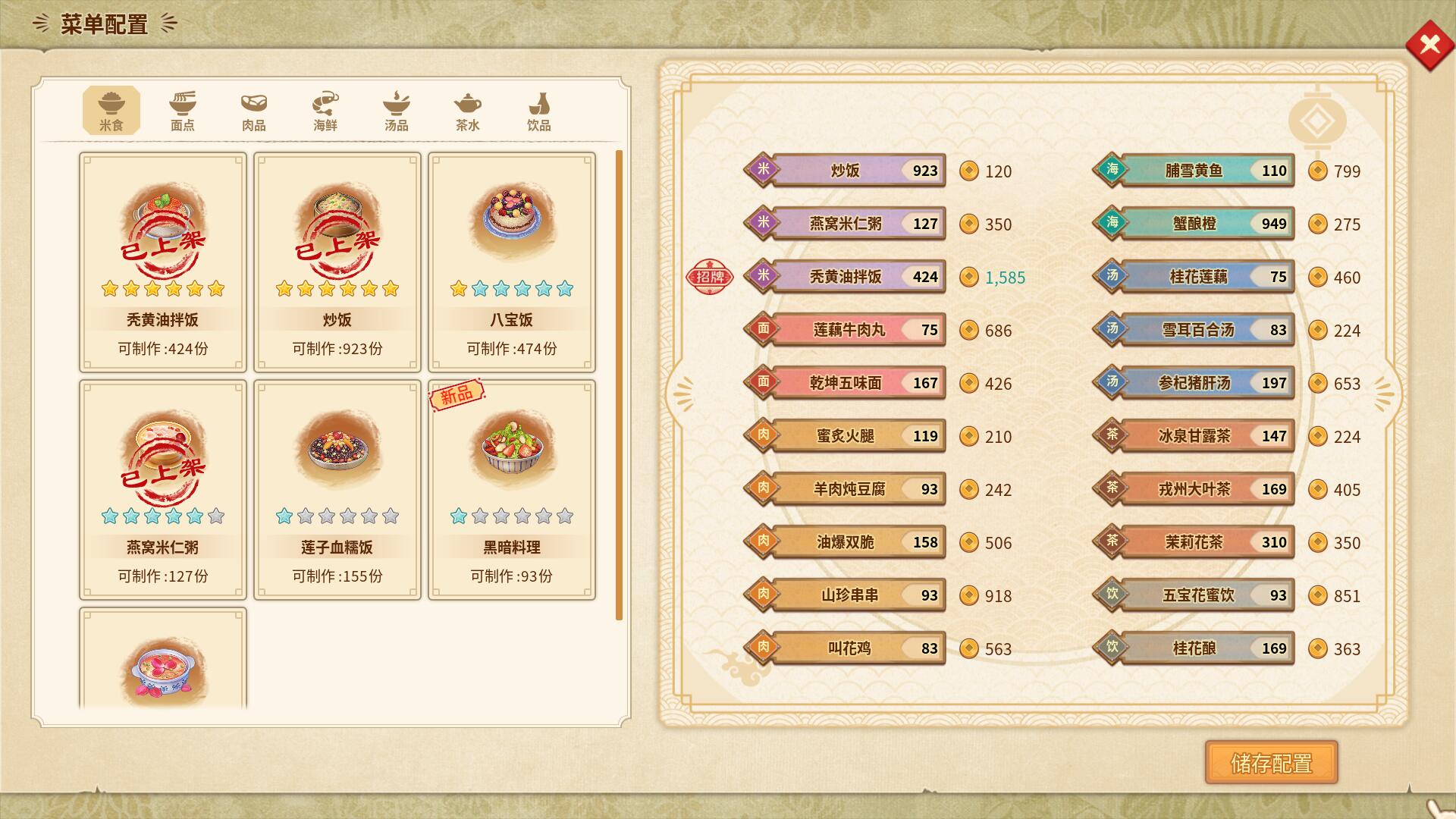1456x819 pixels.
Task: Click the 汤 badge on the 桂花莲藕 entry
Action: pyautogui.click(x=1114, y=277)
